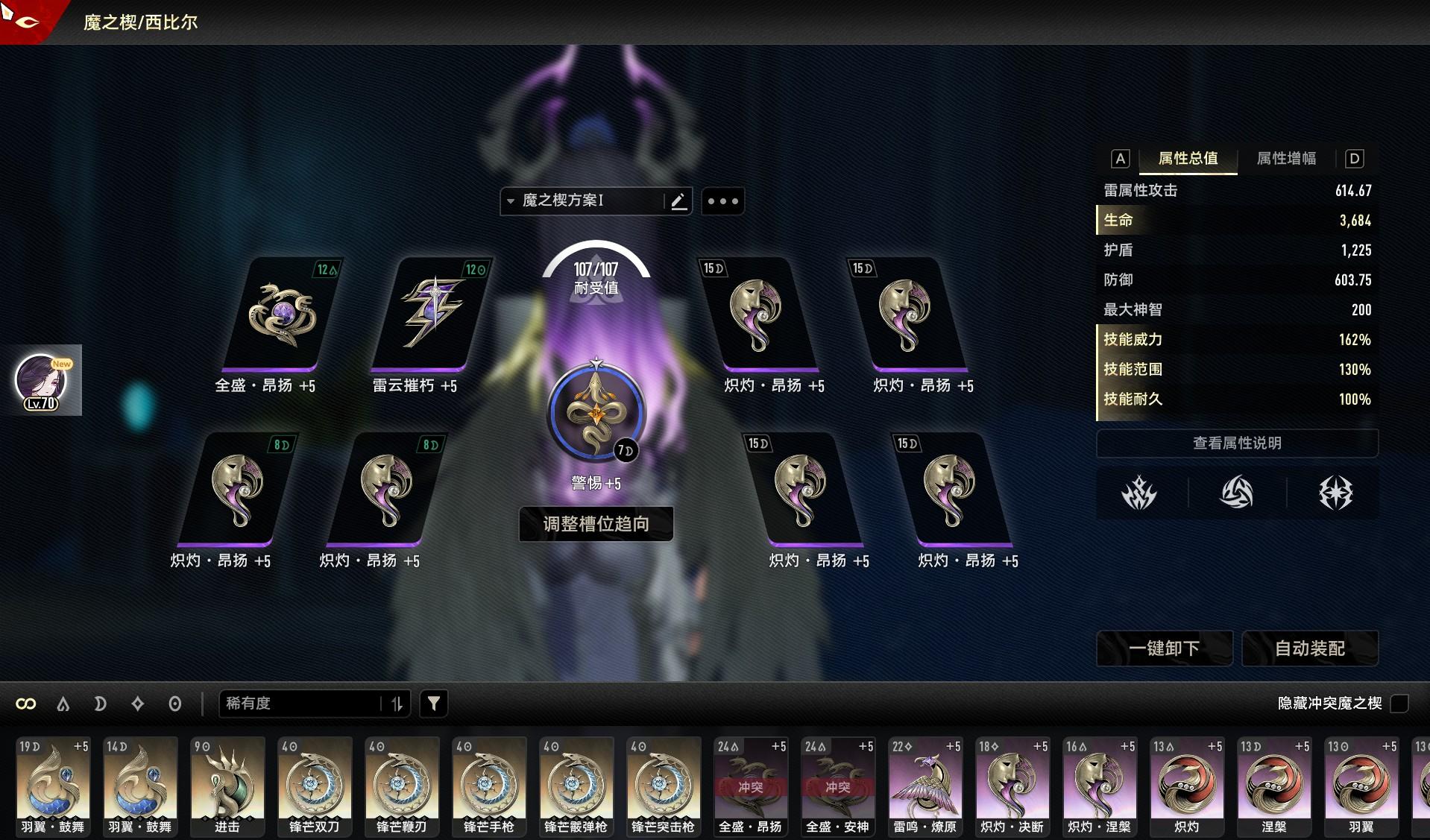The width and height of the screenshot is (1430, 840).
Task: Use the 自动装配 auto-equip button
Action: click(1310, 648)
